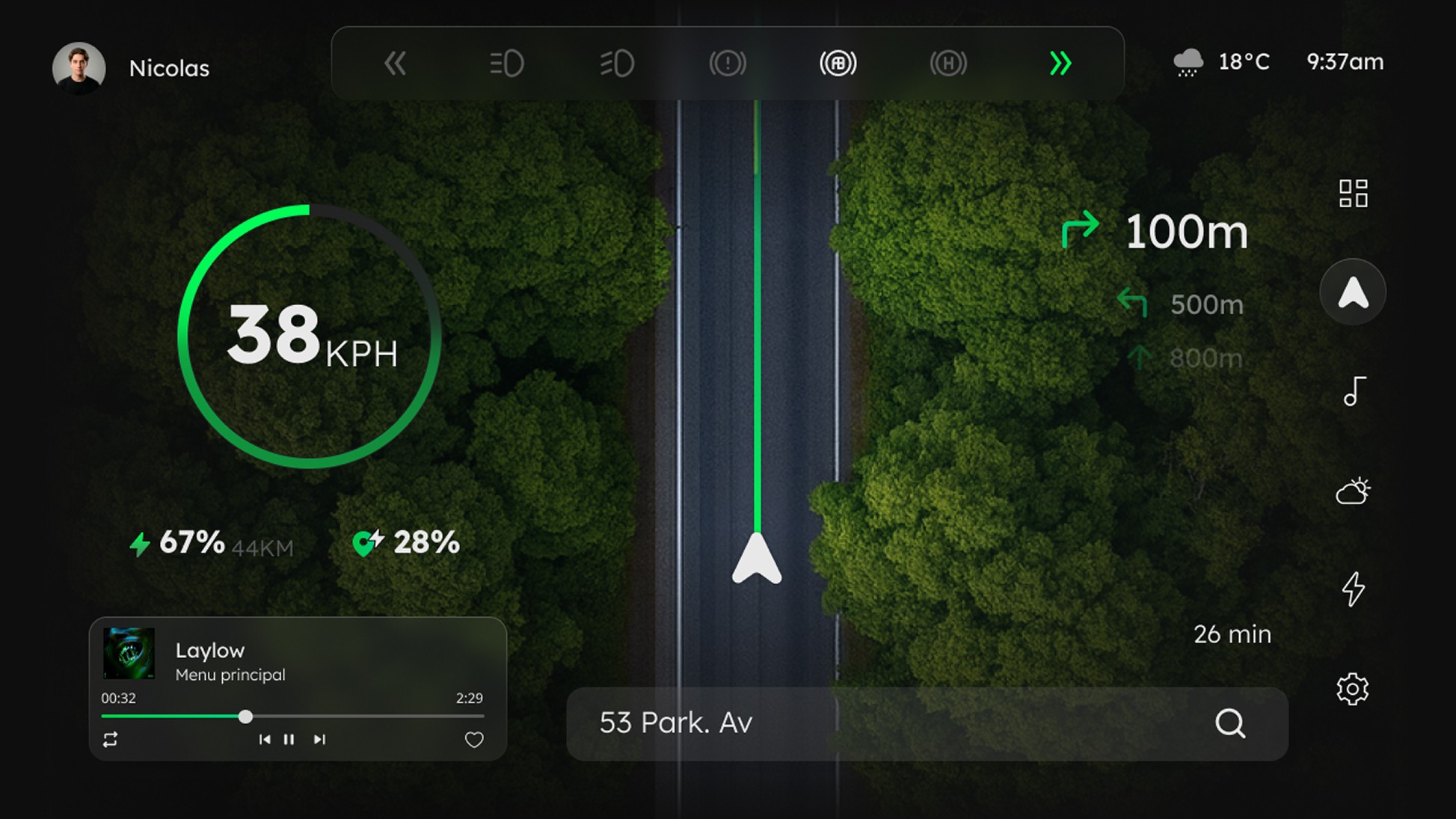The image size is (1456, 819).
Task: Skip to the next track
Action: 319,740
